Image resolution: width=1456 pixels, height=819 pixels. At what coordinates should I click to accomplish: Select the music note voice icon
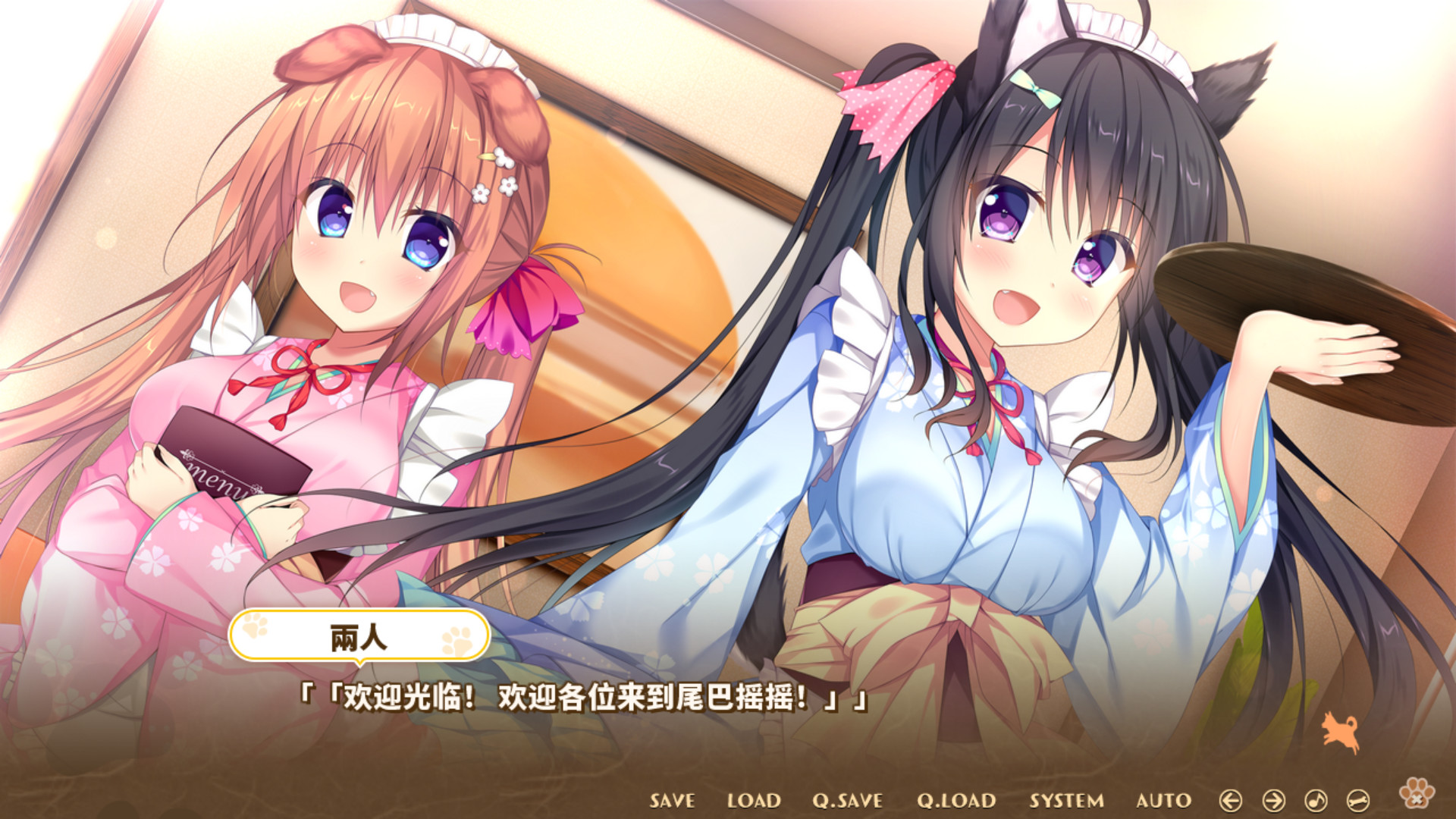coord(1316,801)
